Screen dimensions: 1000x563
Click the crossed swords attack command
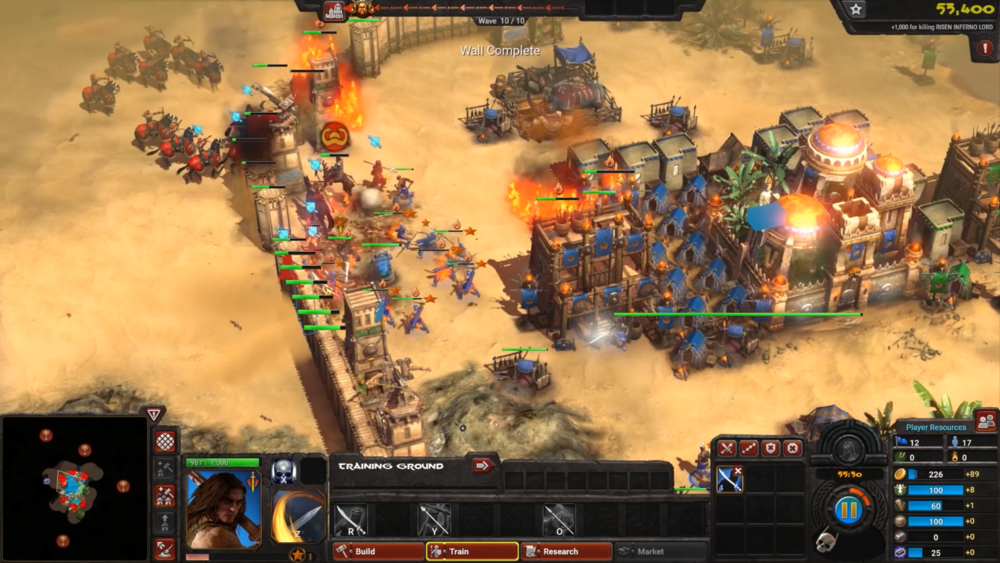coord(727,449)
